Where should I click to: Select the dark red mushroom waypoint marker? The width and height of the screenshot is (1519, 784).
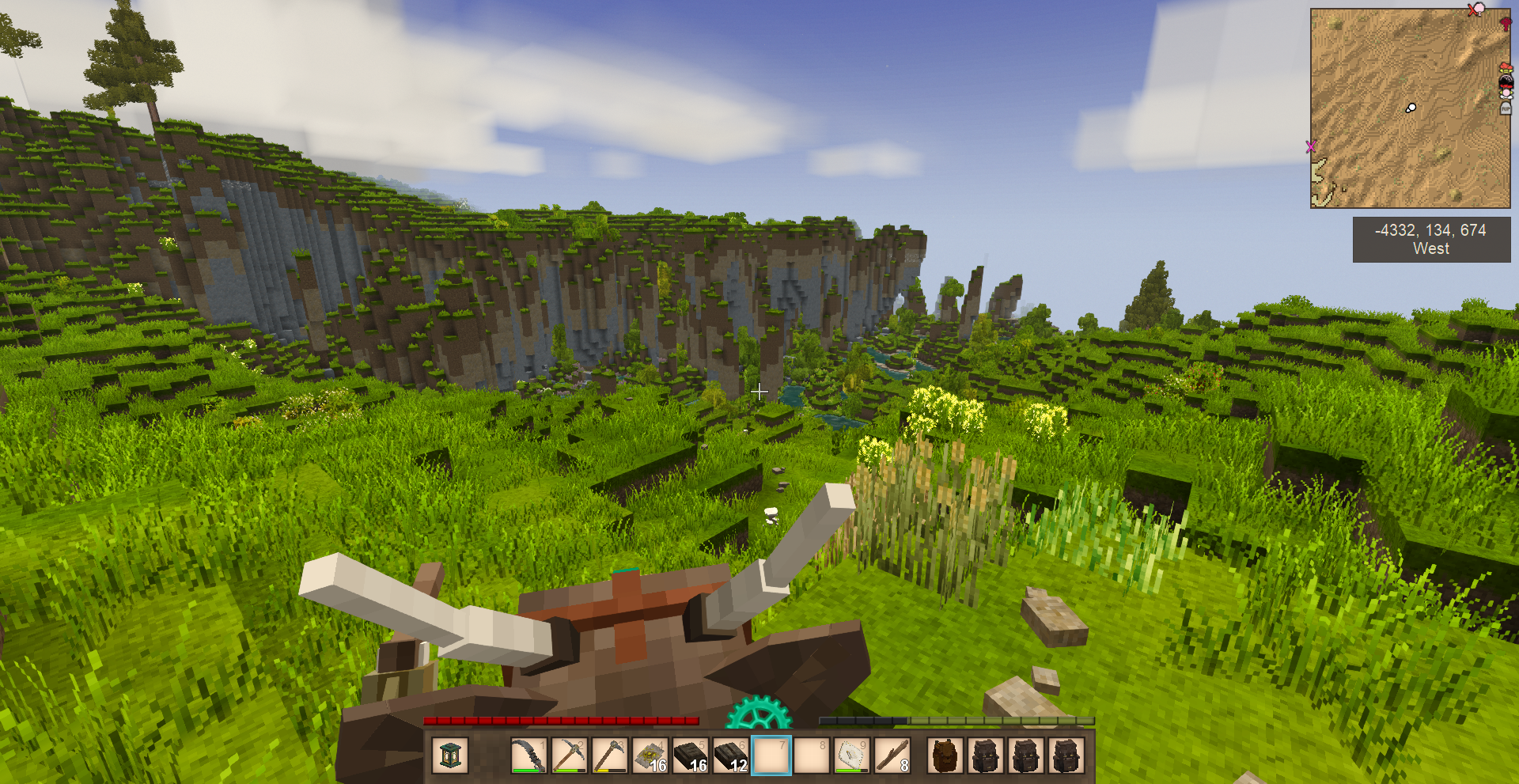1505,24
